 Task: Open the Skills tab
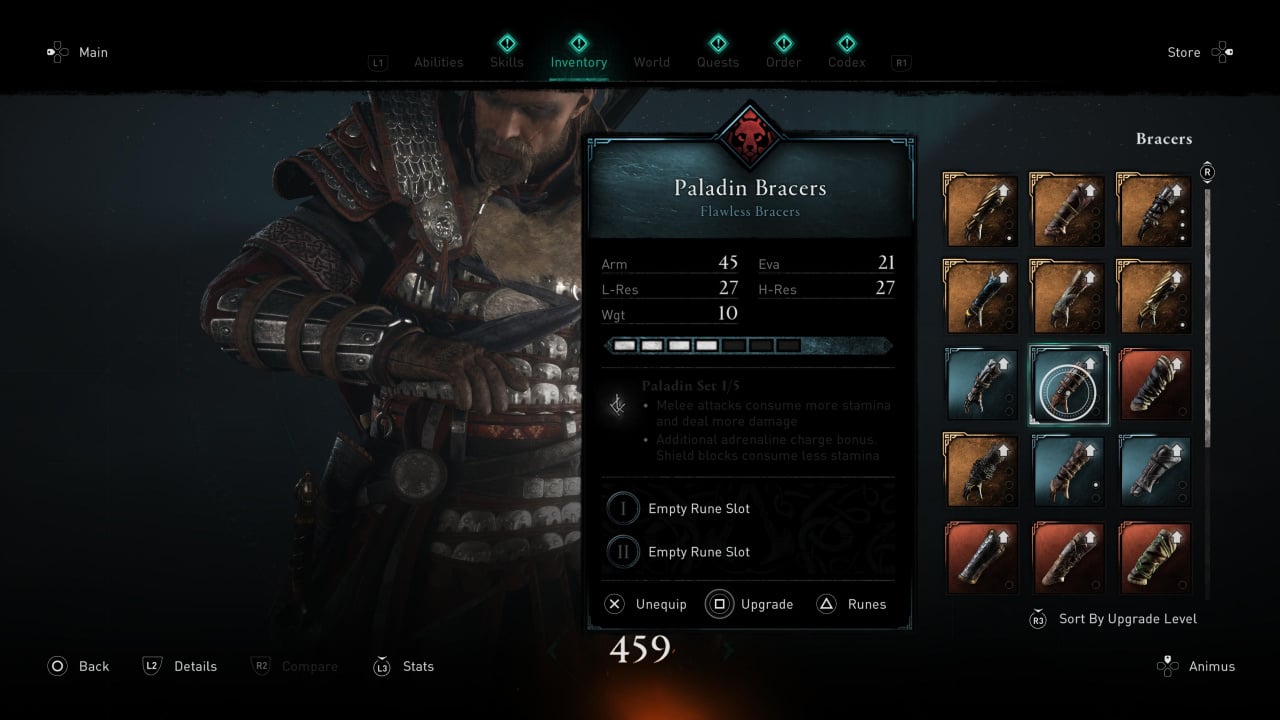click(507, 61)
